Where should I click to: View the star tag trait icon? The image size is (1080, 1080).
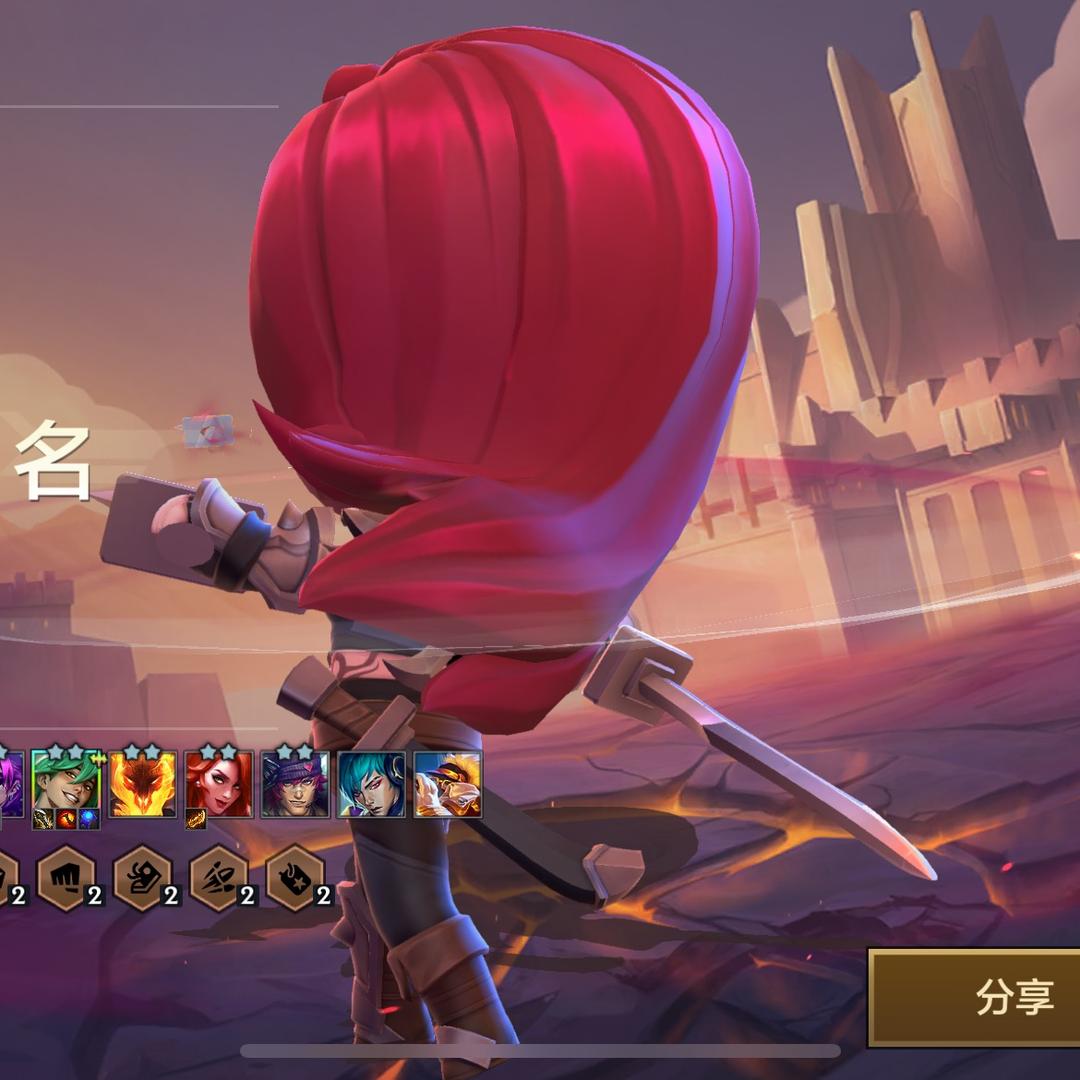click(x=295, y=877)
